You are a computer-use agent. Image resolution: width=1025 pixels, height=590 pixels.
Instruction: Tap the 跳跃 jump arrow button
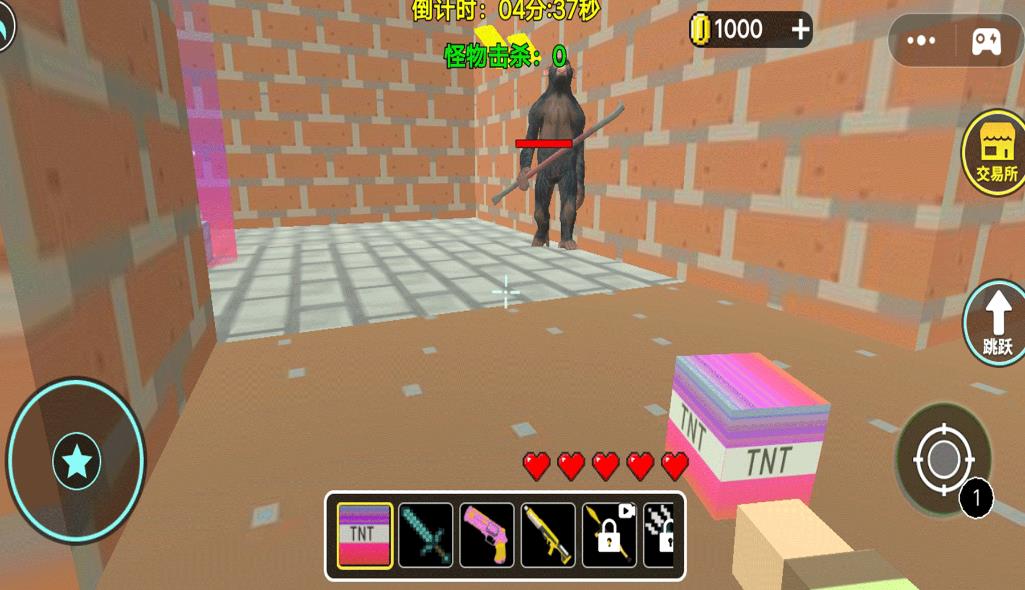(997, 322)
